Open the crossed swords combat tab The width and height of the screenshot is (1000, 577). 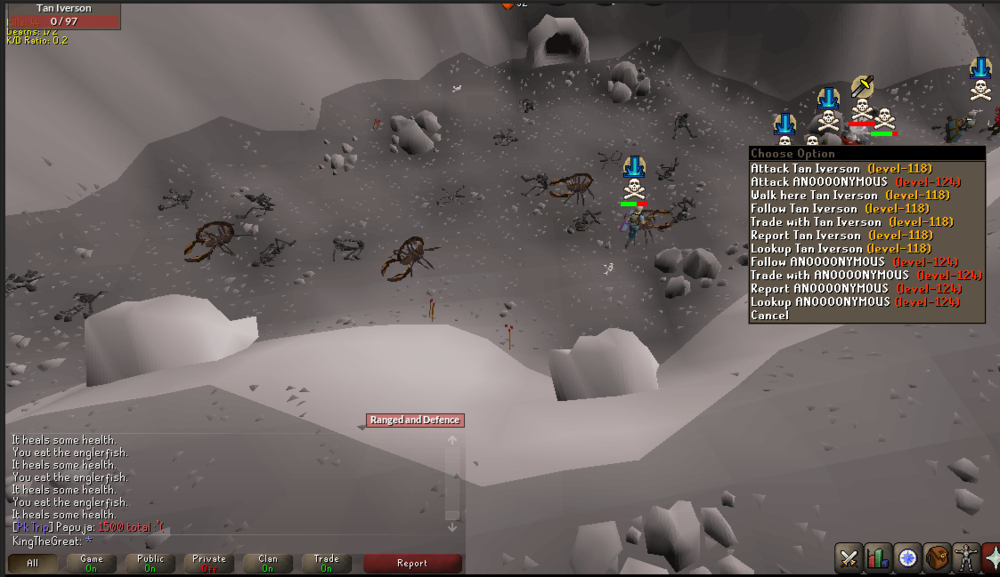[849, 557]
